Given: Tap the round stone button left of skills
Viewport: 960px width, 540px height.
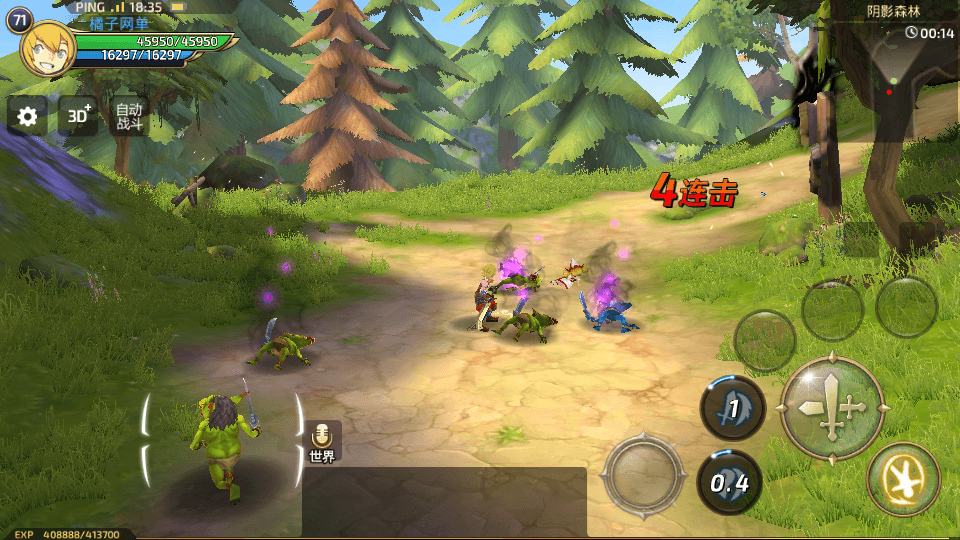Looking at the screenshot, I should (x=644, y=472).
